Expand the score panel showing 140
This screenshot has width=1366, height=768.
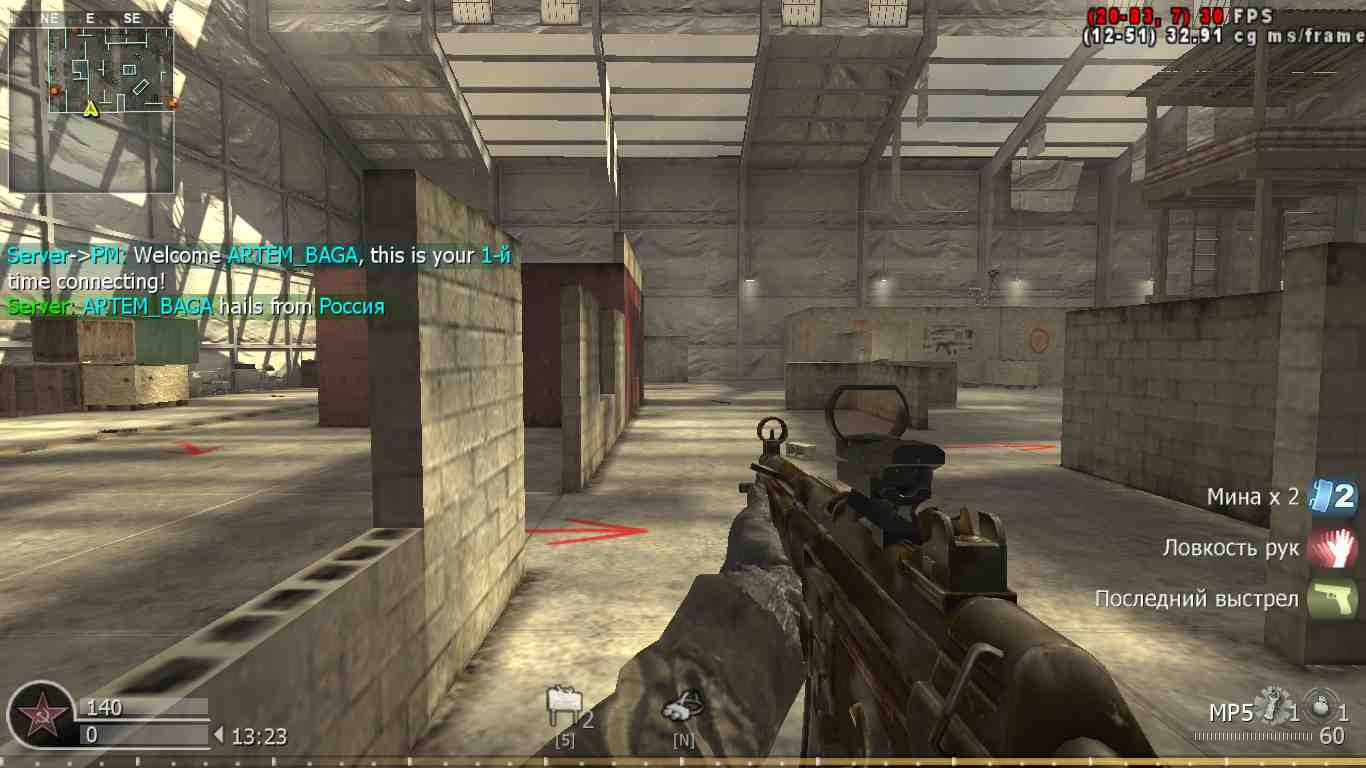click(140, 706)
